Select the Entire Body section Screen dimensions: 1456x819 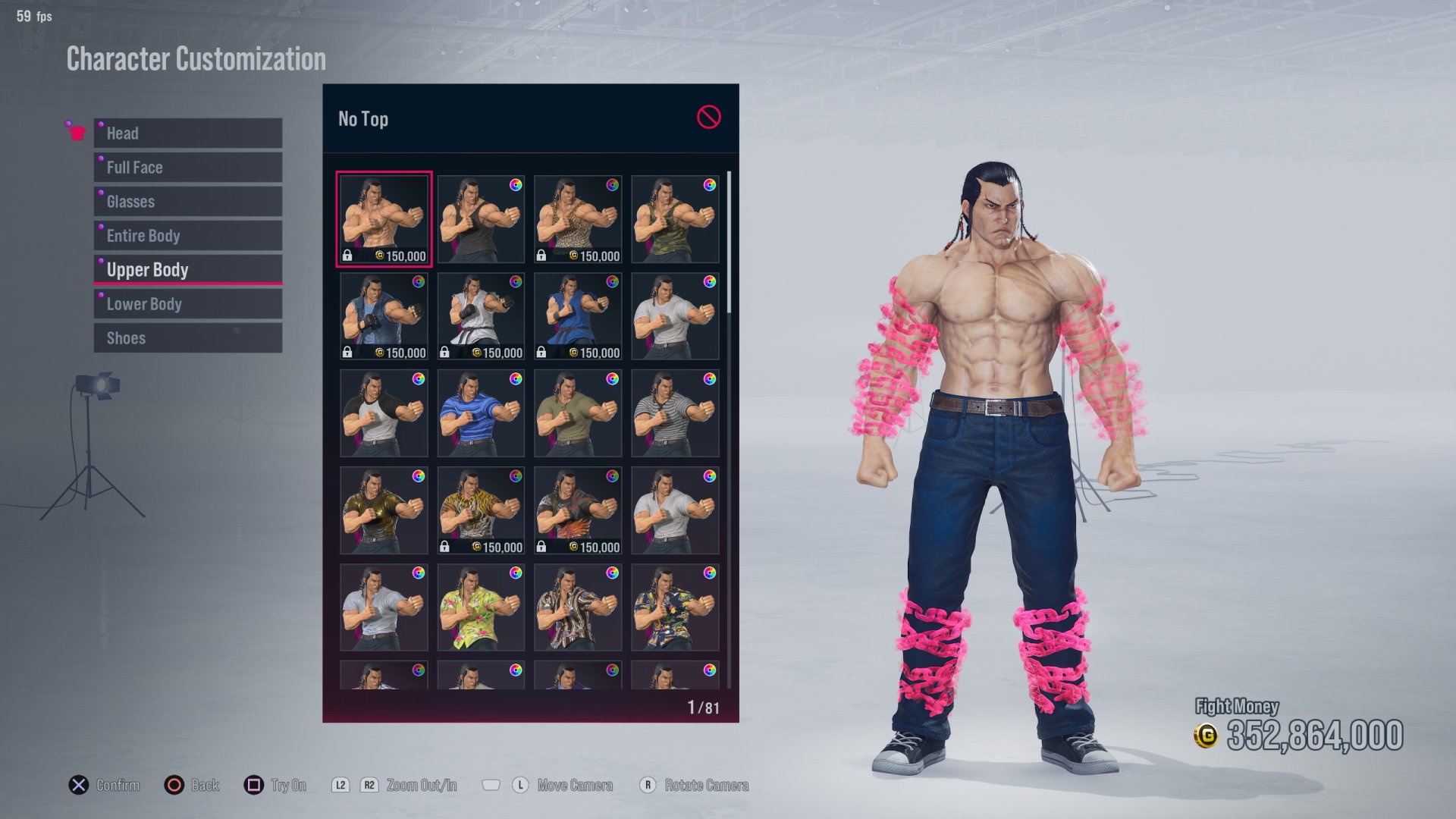[x=187, y=235]
